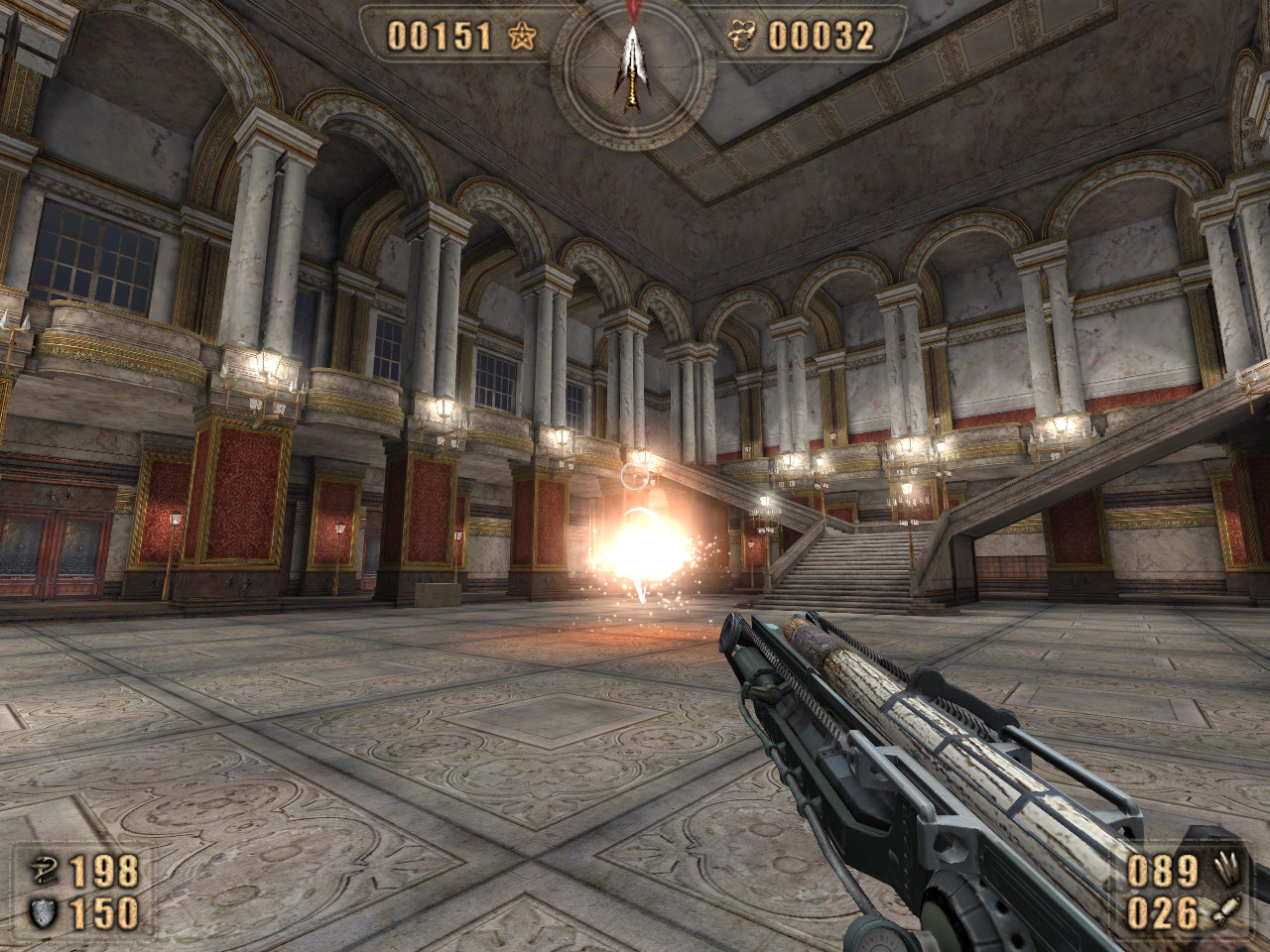The image size is (1270, 952).
Task: Click the compass arrow at top center
Action: tap(631, 65)
